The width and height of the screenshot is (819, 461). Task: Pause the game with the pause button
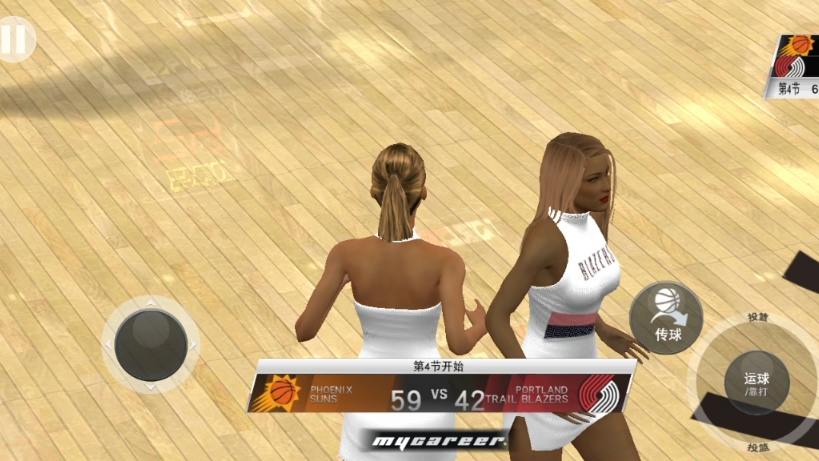(14, 40)
